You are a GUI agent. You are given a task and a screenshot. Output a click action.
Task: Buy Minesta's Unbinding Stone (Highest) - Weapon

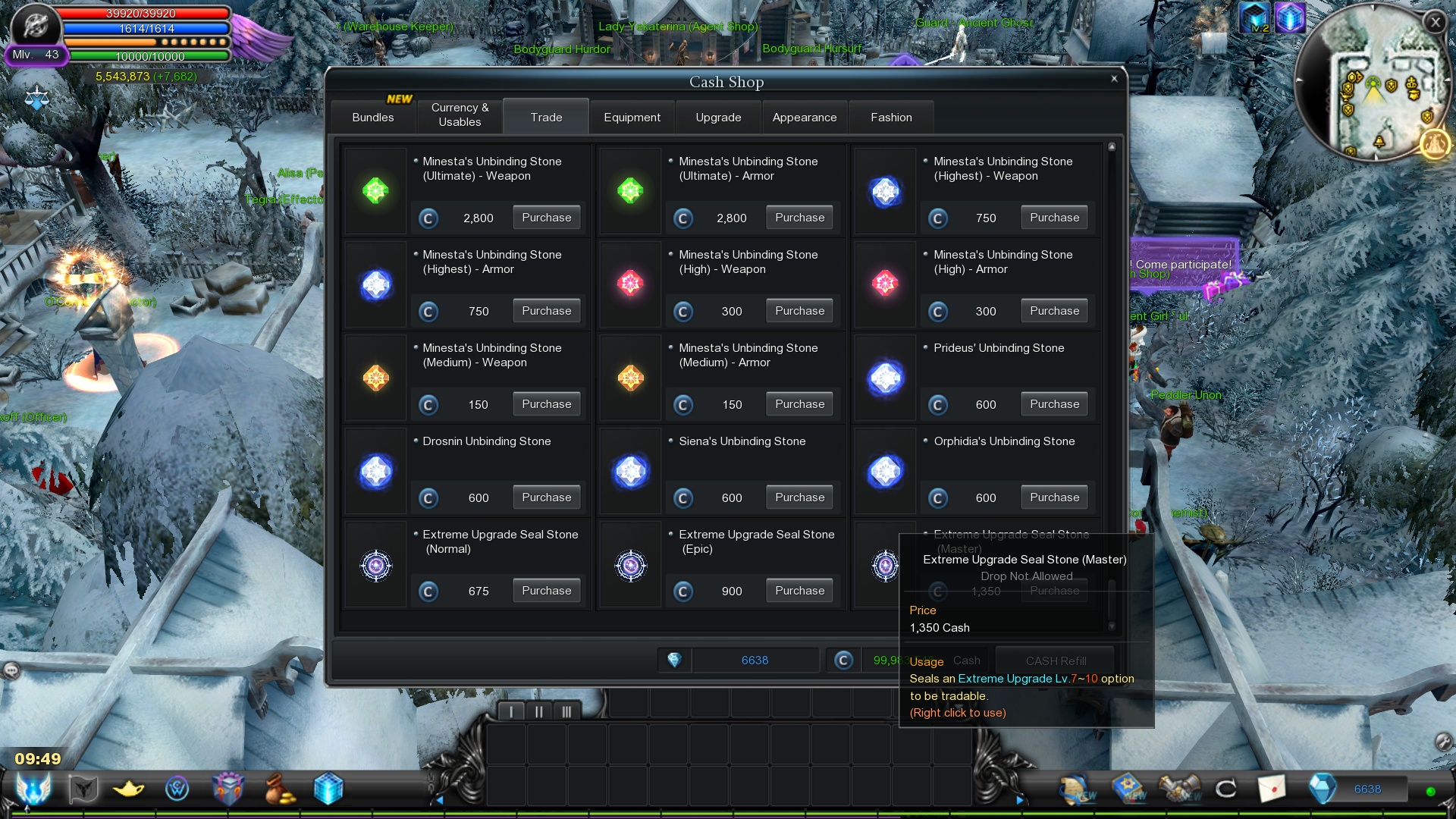[1054, 218]
